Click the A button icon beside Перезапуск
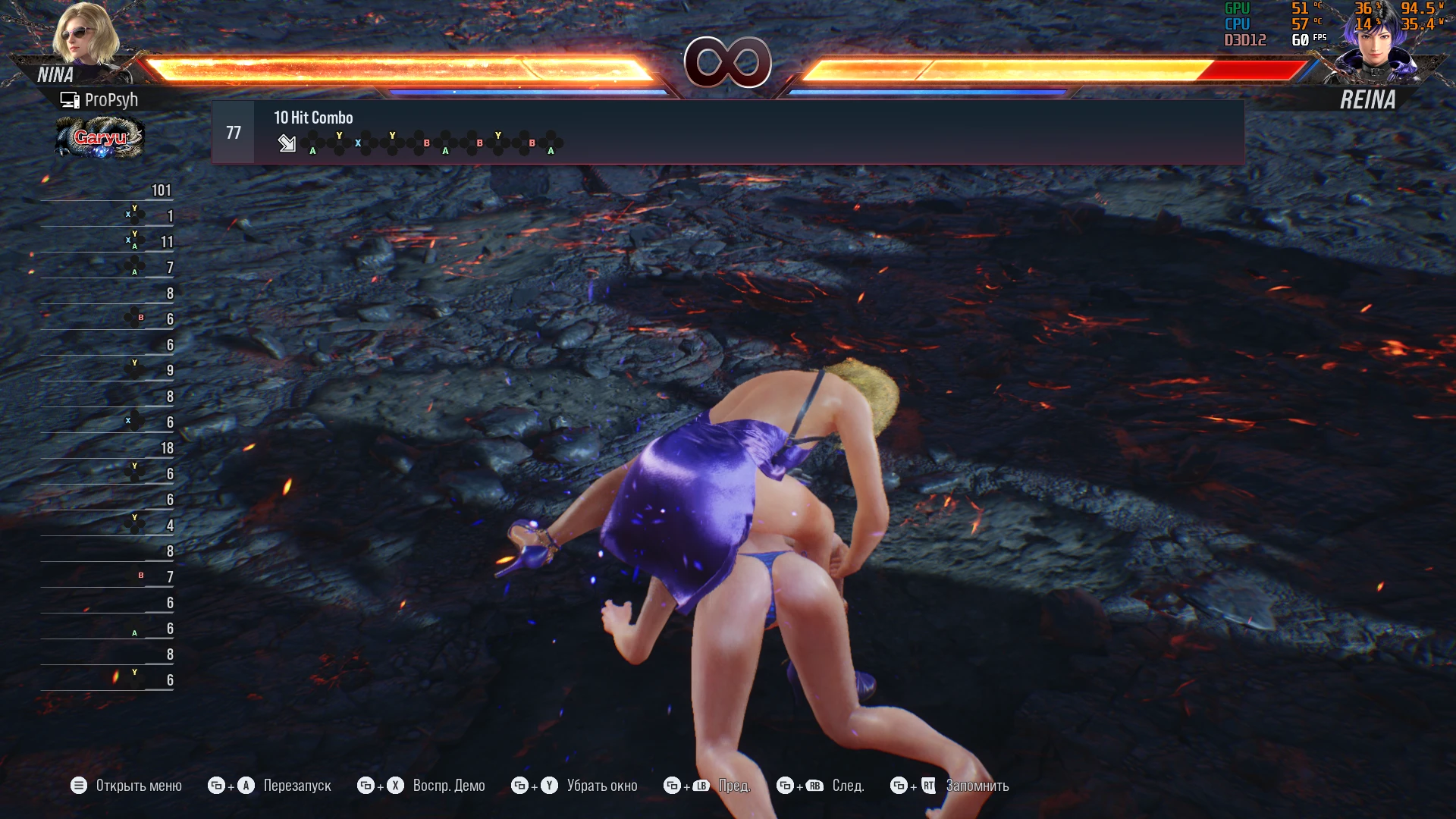This screenshot has width=1456, height=819. pos(244,786)
